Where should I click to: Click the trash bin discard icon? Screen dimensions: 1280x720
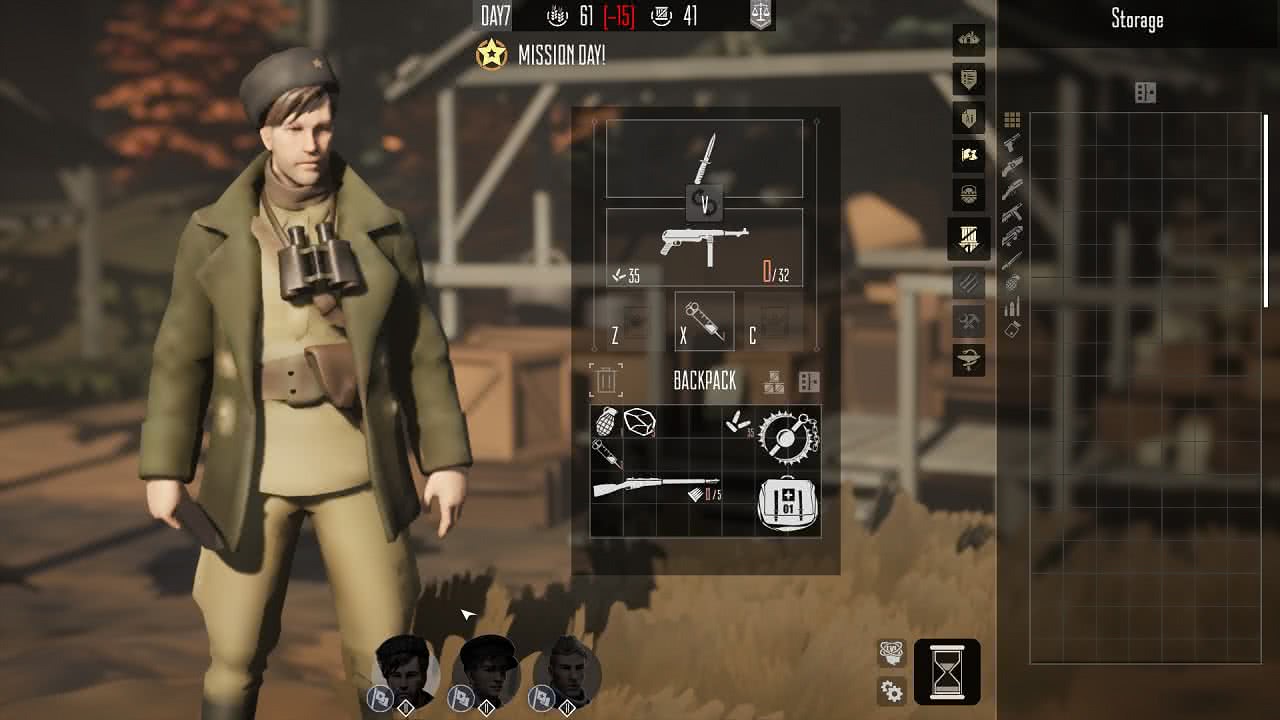click(606, 380)
